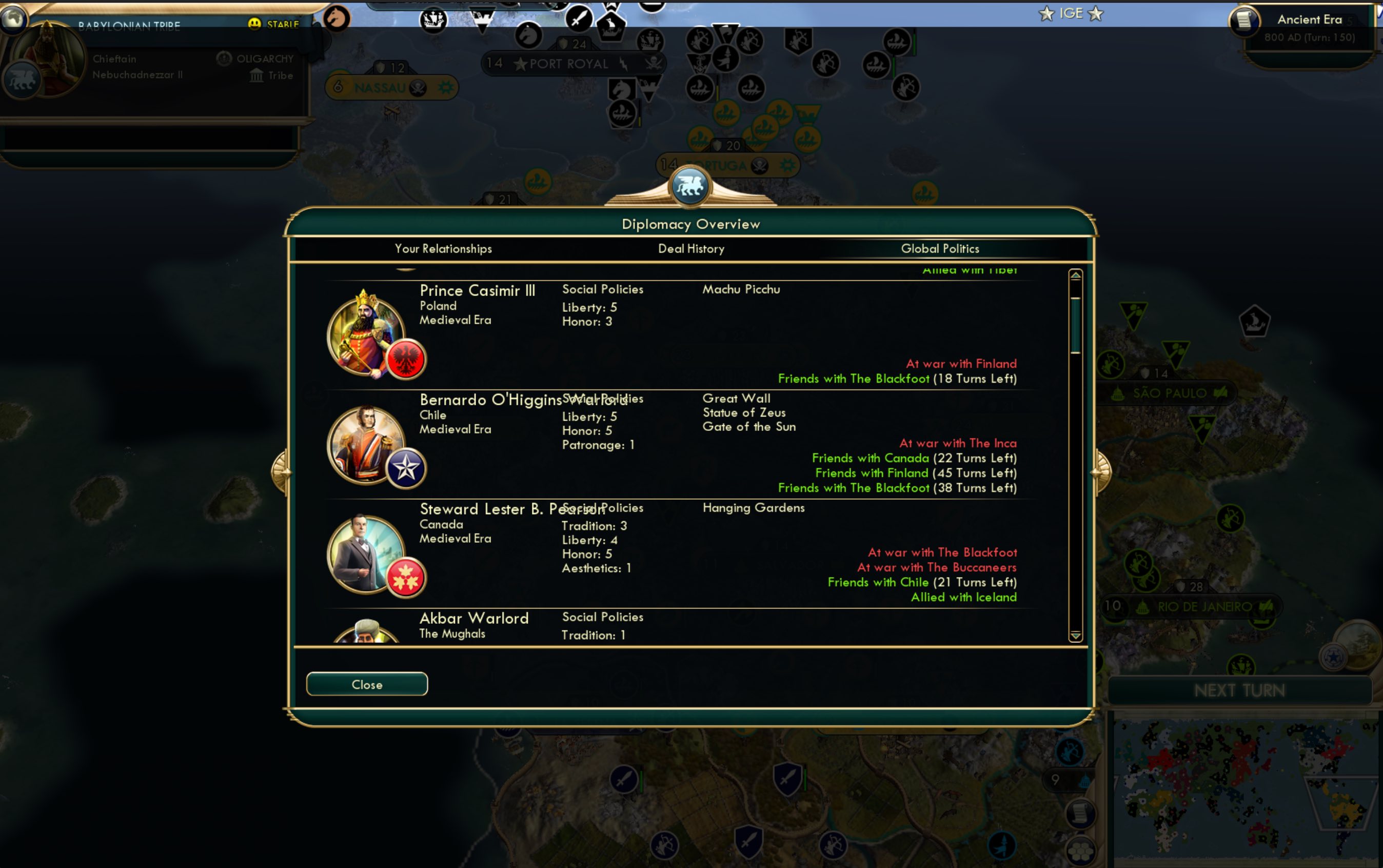Click the IGE star at top center

1071,13
